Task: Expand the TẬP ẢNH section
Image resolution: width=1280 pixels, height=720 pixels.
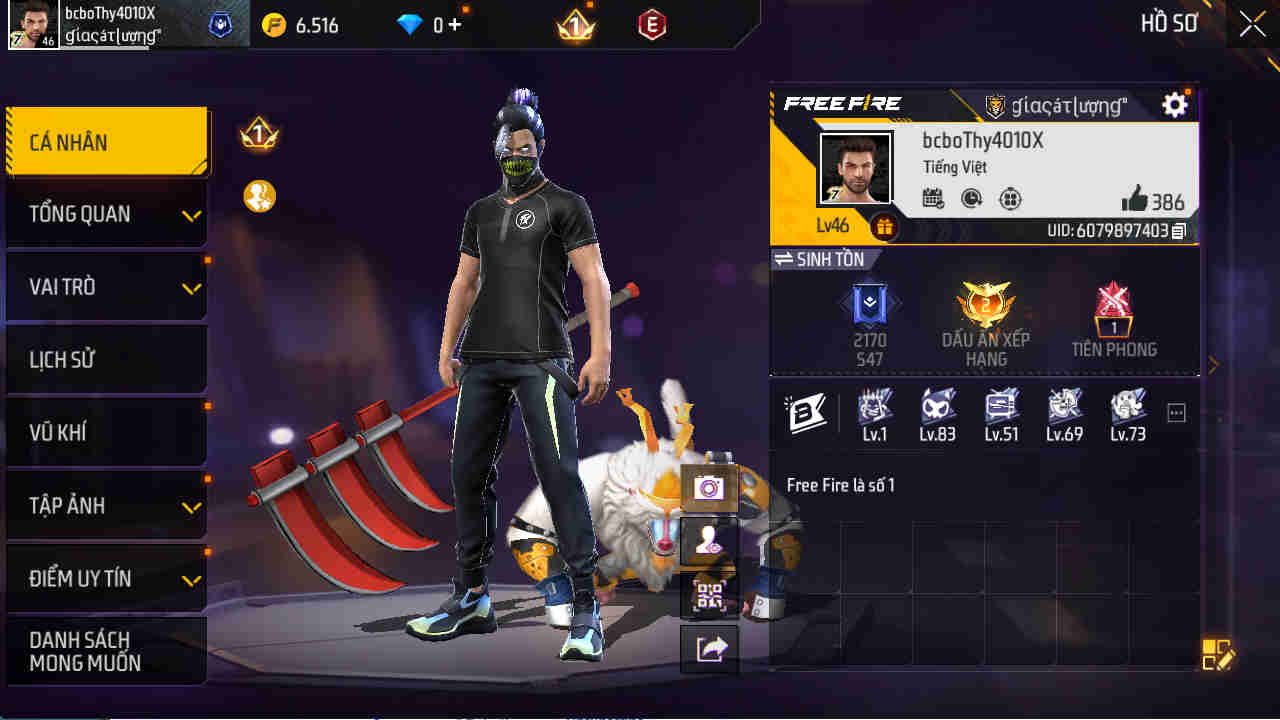Action: click(106, 506)
